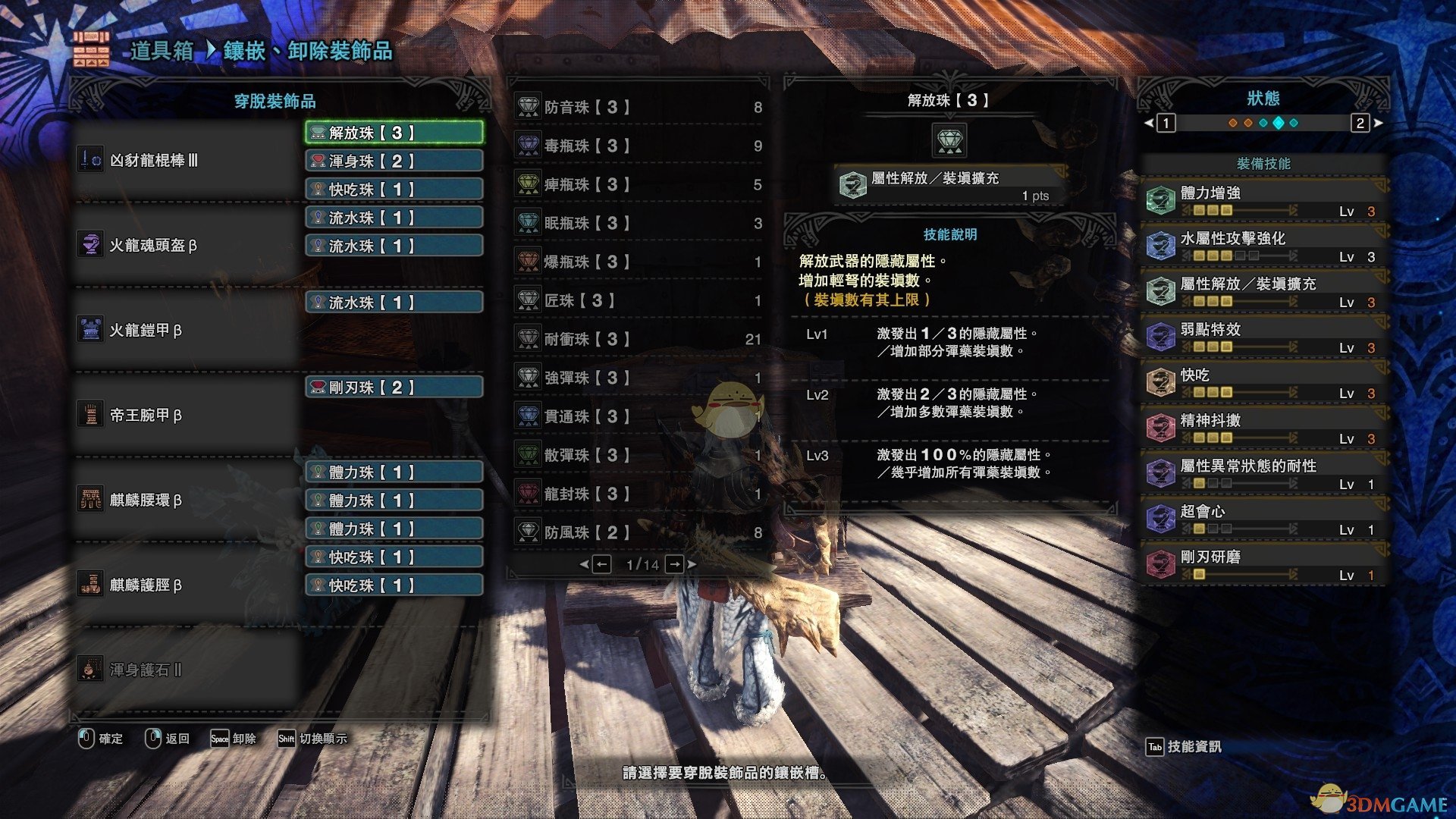Select 匠珠【3】 from the list

click(639, 300)
